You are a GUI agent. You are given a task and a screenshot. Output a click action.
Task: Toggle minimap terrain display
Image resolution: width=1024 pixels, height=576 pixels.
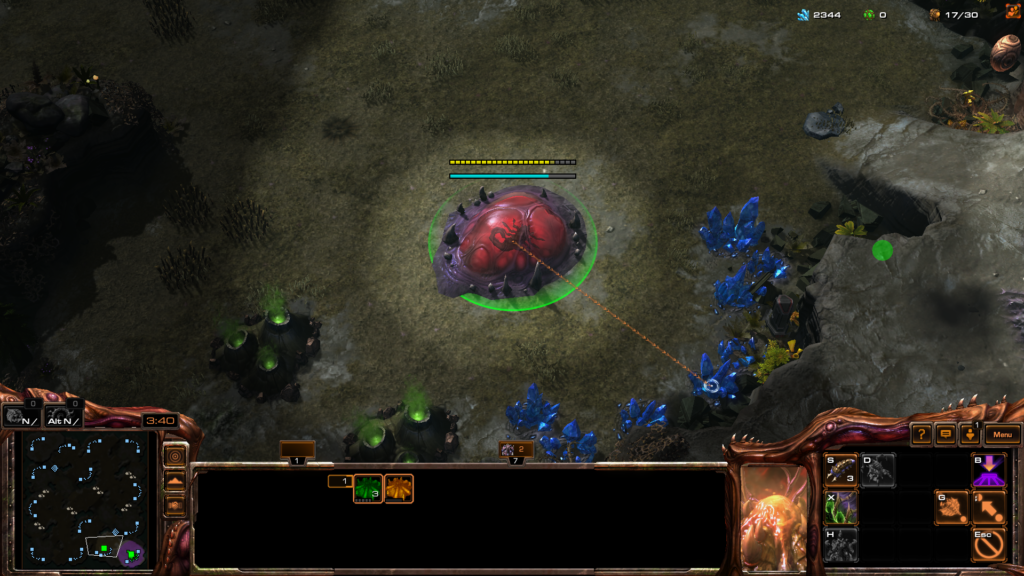click(175, 481)
